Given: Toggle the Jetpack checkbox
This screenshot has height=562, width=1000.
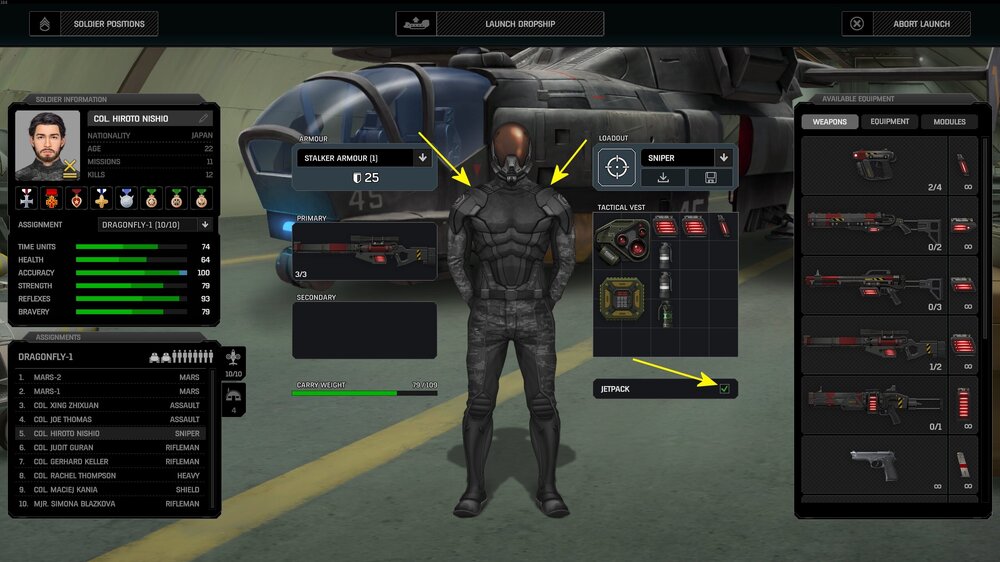Looking at the screenshot, I should click(x=724, y=388).
